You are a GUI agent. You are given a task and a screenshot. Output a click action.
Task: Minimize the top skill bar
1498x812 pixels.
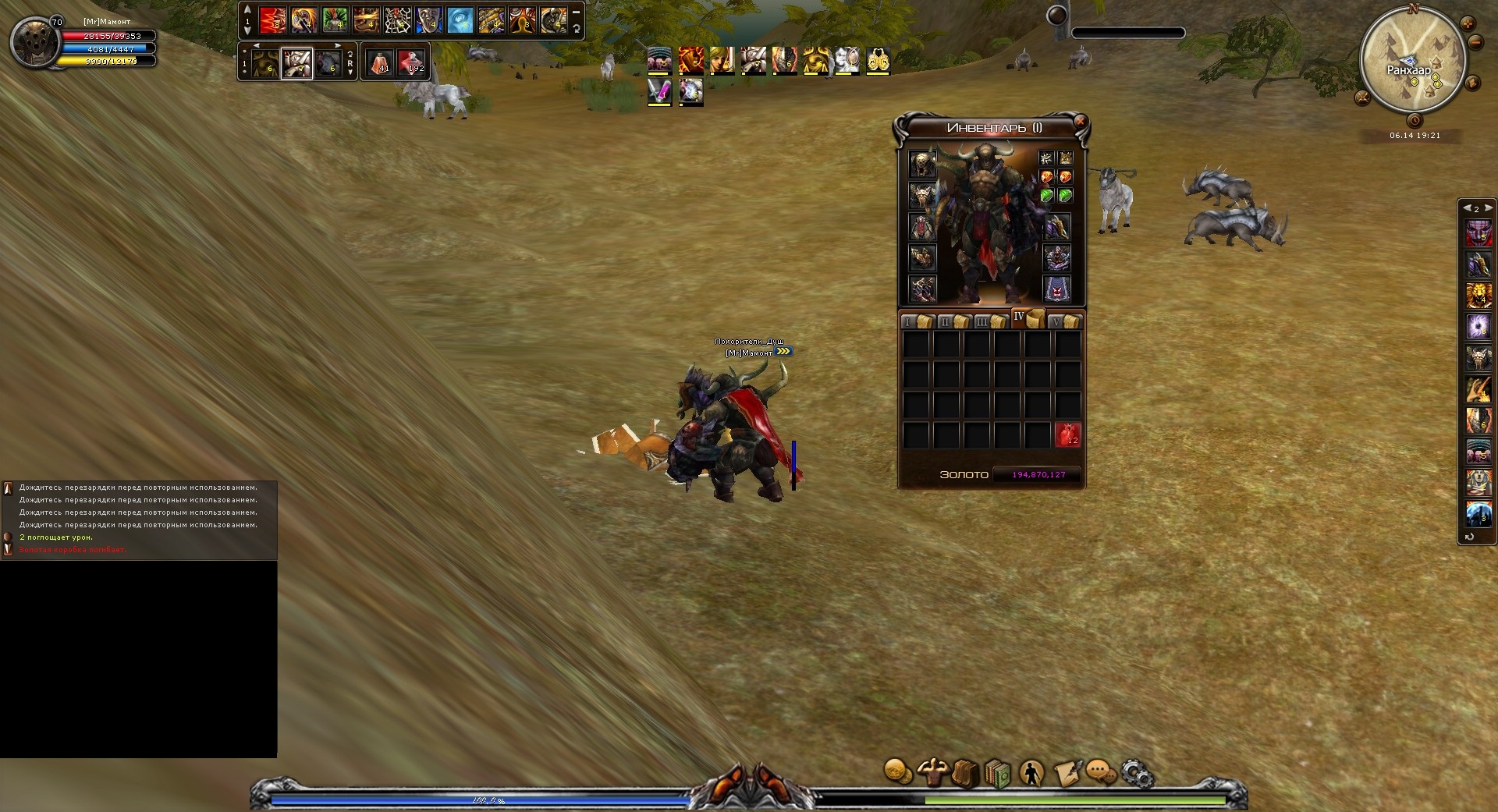point(576,12)
